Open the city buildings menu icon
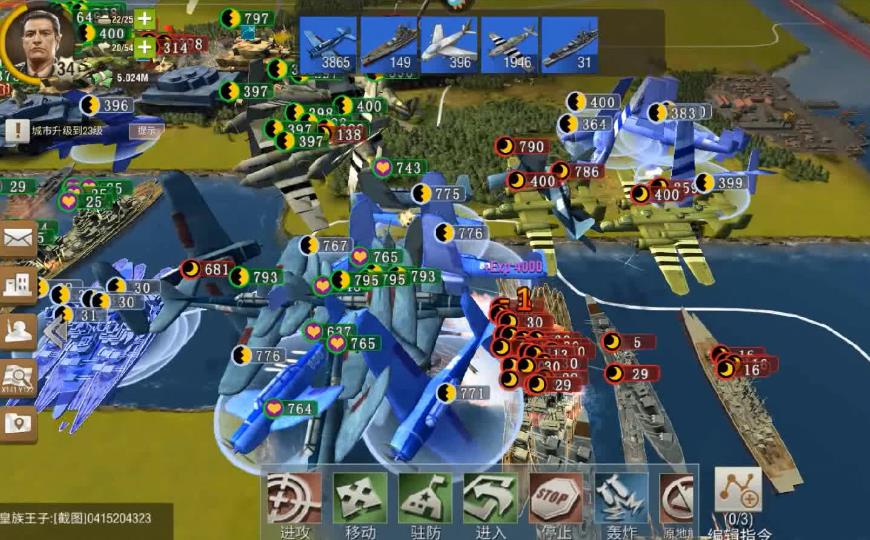This screenshot has height=540, width=870. 19,285
